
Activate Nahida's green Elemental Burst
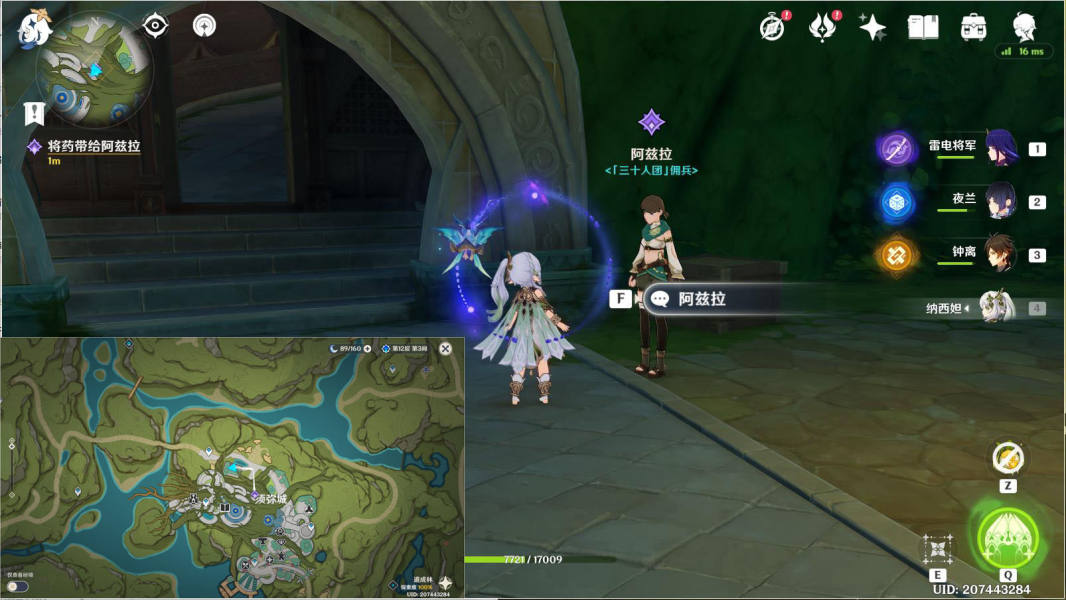(1007, 539)
